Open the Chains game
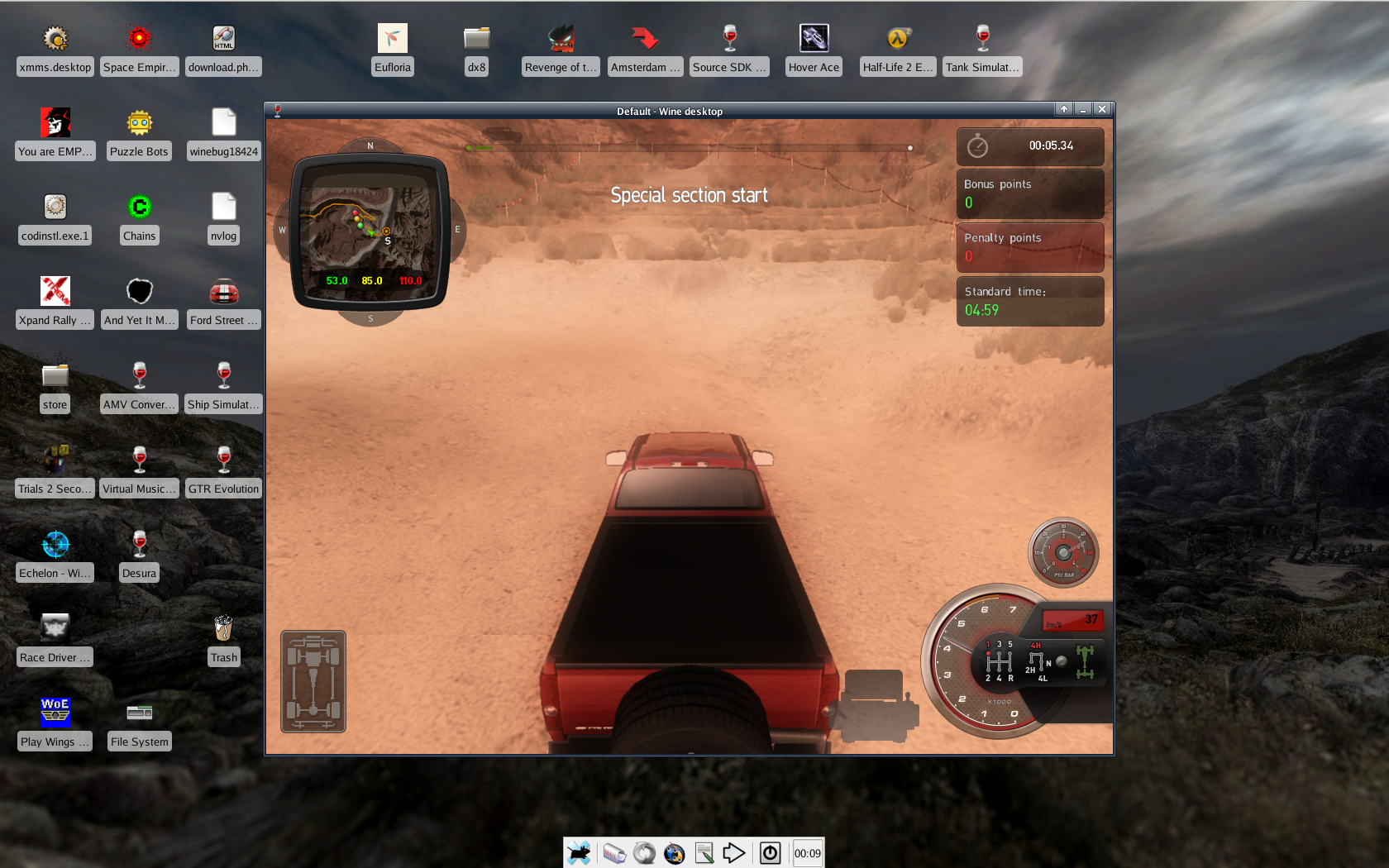 click(x=139, y=206)
